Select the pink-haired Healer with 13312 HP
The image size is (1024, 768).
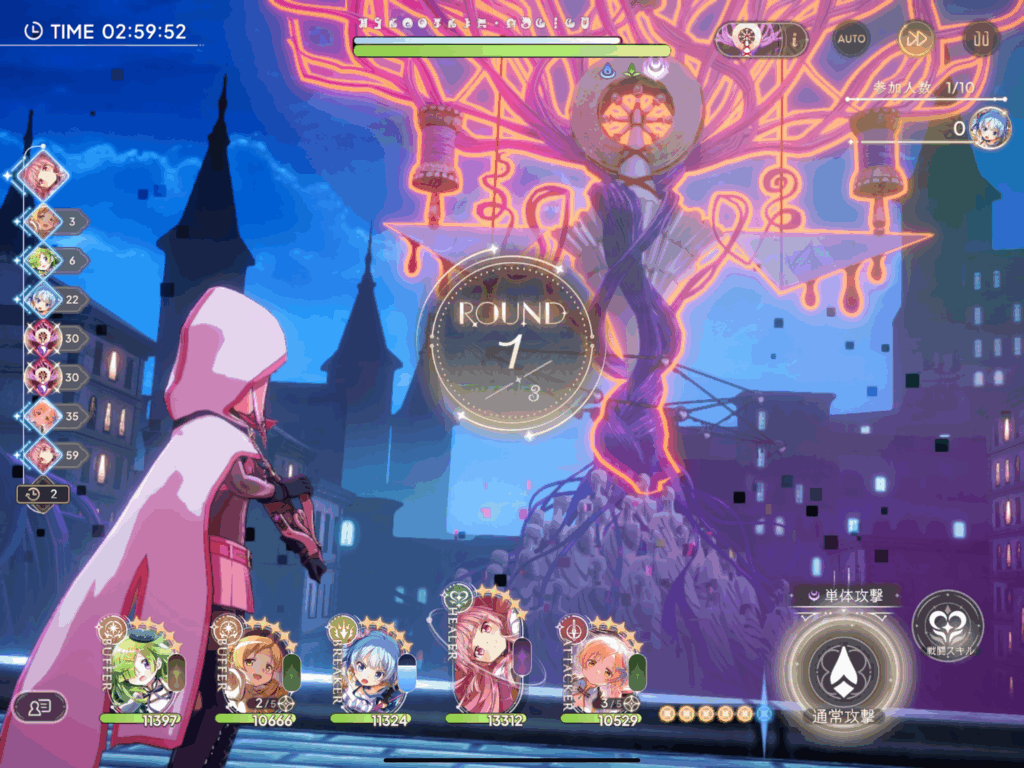(484, 665)
